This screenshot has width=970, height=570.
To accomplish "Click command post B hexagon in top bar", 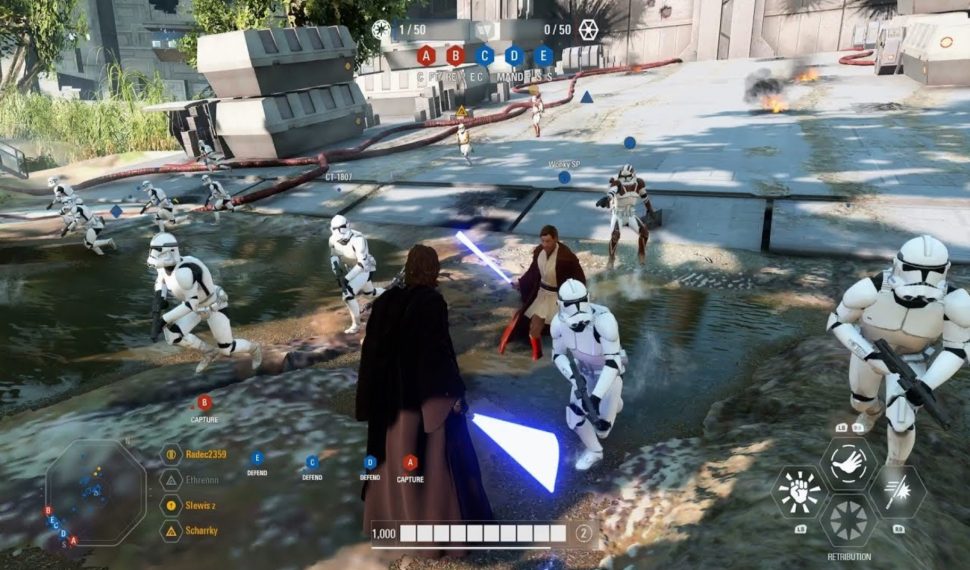I will tap(455, 56).
